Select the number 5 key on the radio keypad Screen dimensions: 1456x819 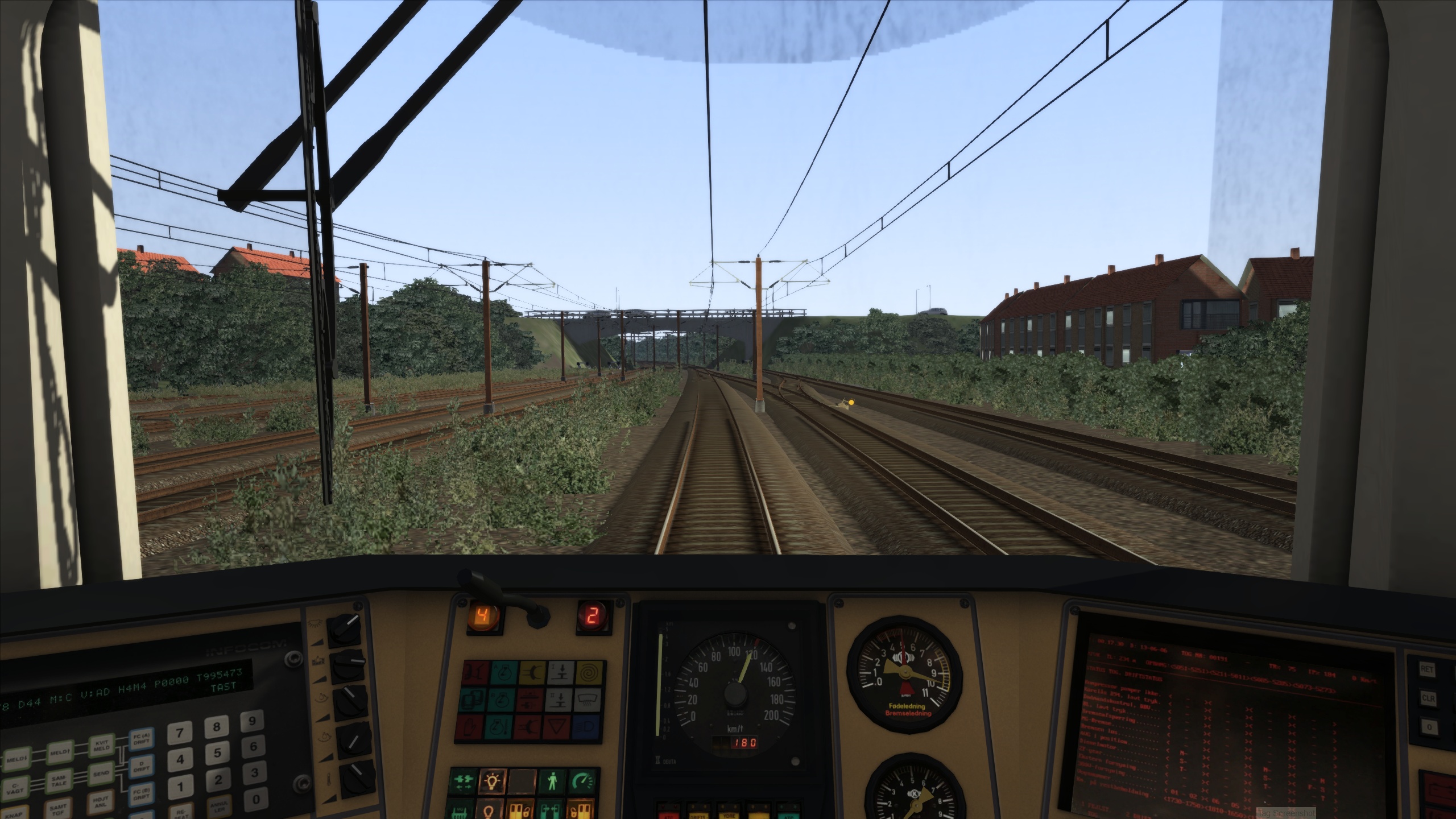point(217,752)
